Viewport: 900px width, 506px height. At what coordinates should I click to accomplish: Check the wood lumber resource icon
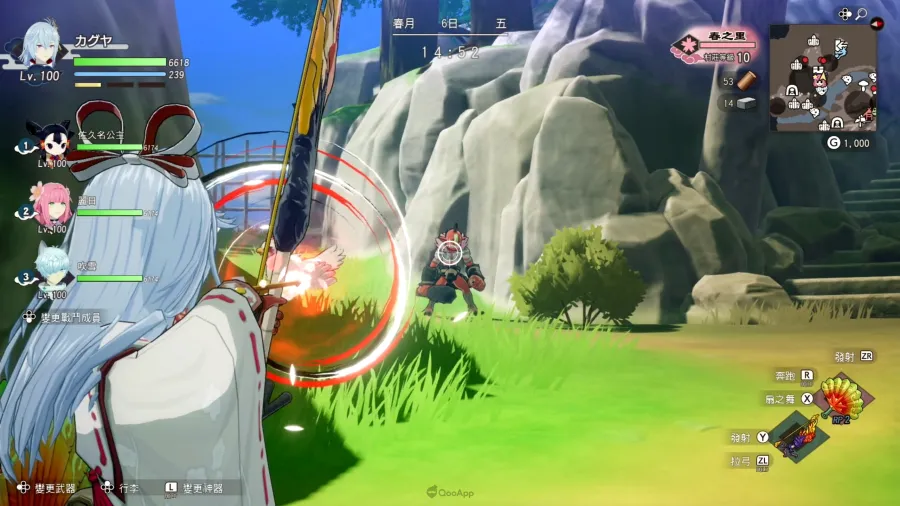point(747,81)
